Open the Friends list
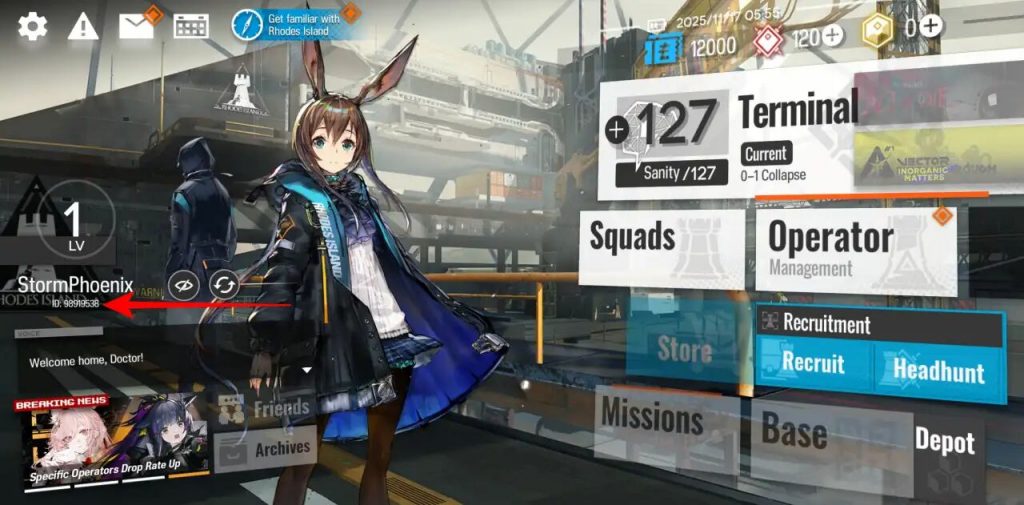The width and height of the screenshot is (1024, 505). pyautogui.click(x=264, y=408)
